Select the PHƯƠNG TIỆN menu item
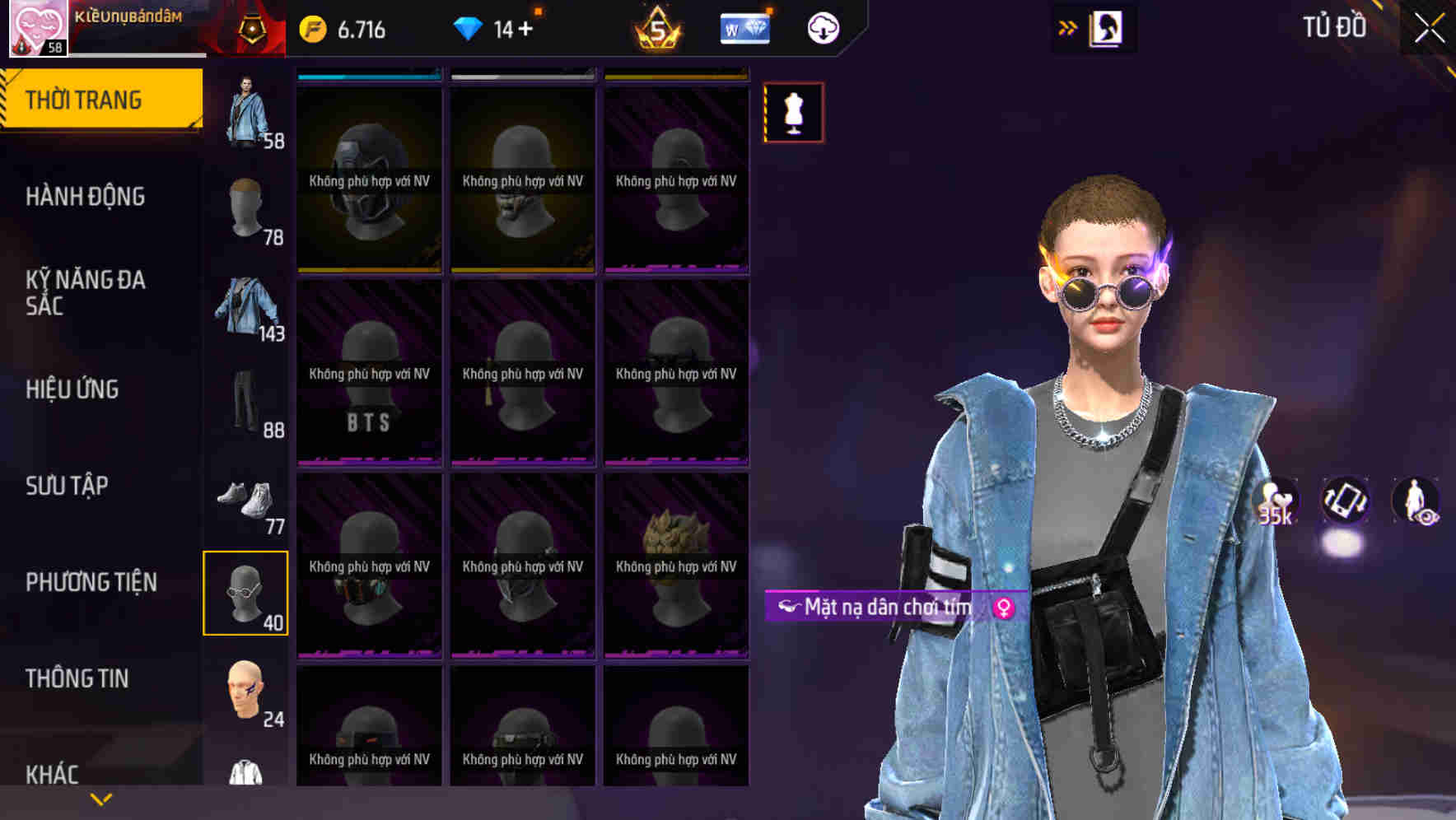The image size is (1456, 820). tap(91, 581)
